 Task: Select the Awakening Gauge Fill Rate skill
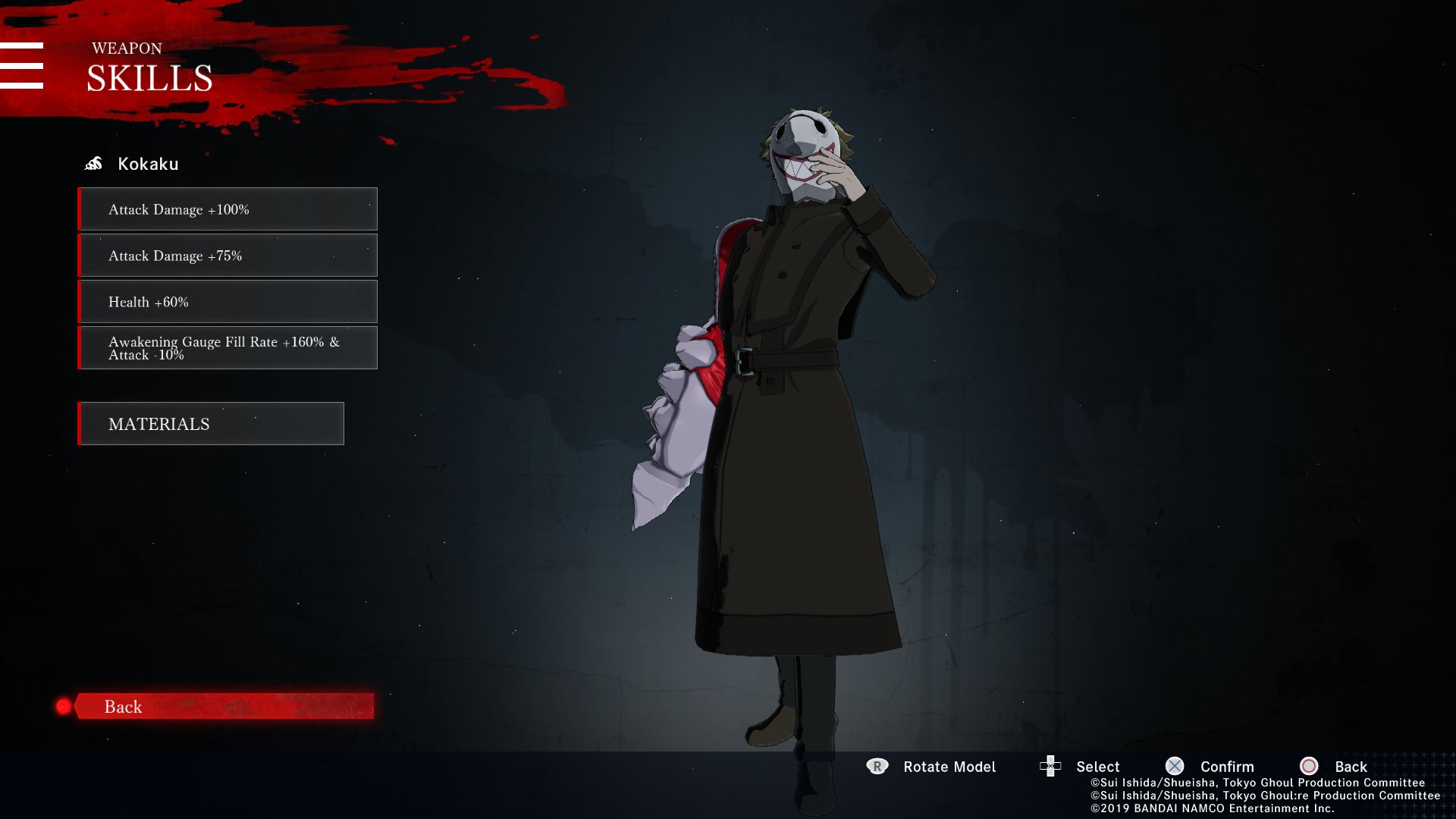(227, 348)
